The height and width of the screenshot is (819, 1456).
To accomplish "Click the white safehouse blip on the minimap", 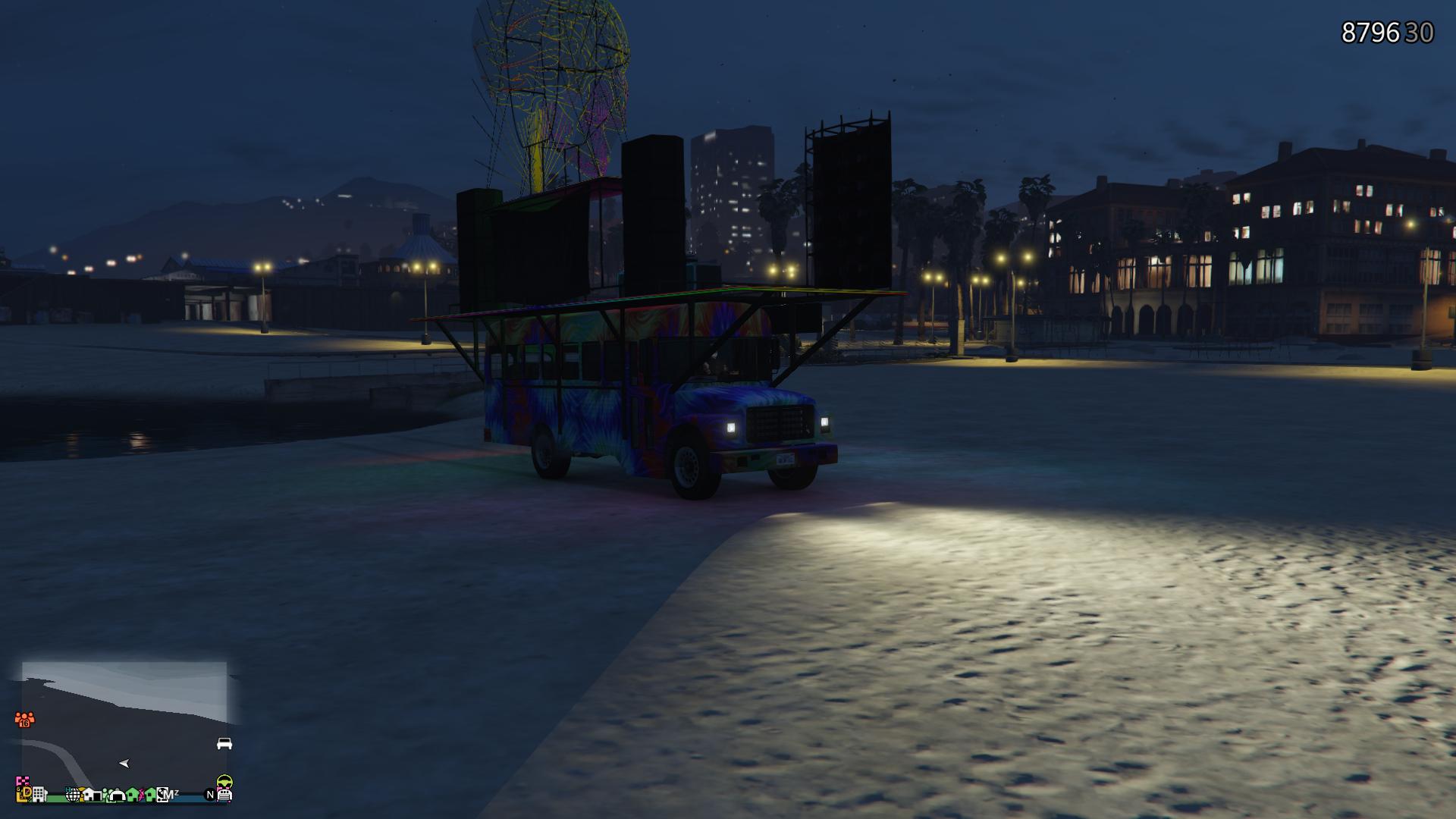I will coord(93,795).
